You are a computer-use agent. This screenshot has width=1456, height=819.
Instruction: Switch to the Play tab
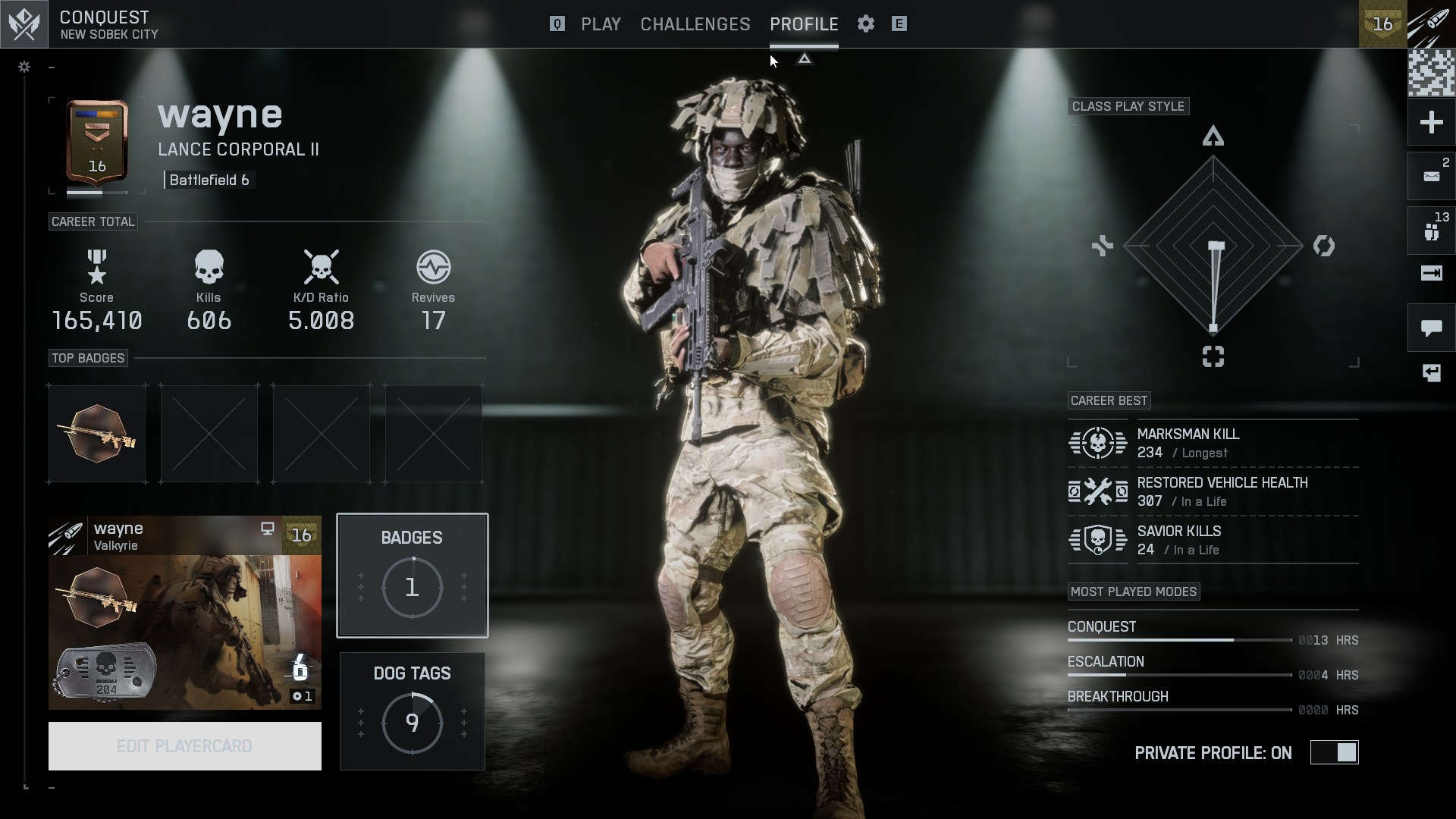point(601,24)
